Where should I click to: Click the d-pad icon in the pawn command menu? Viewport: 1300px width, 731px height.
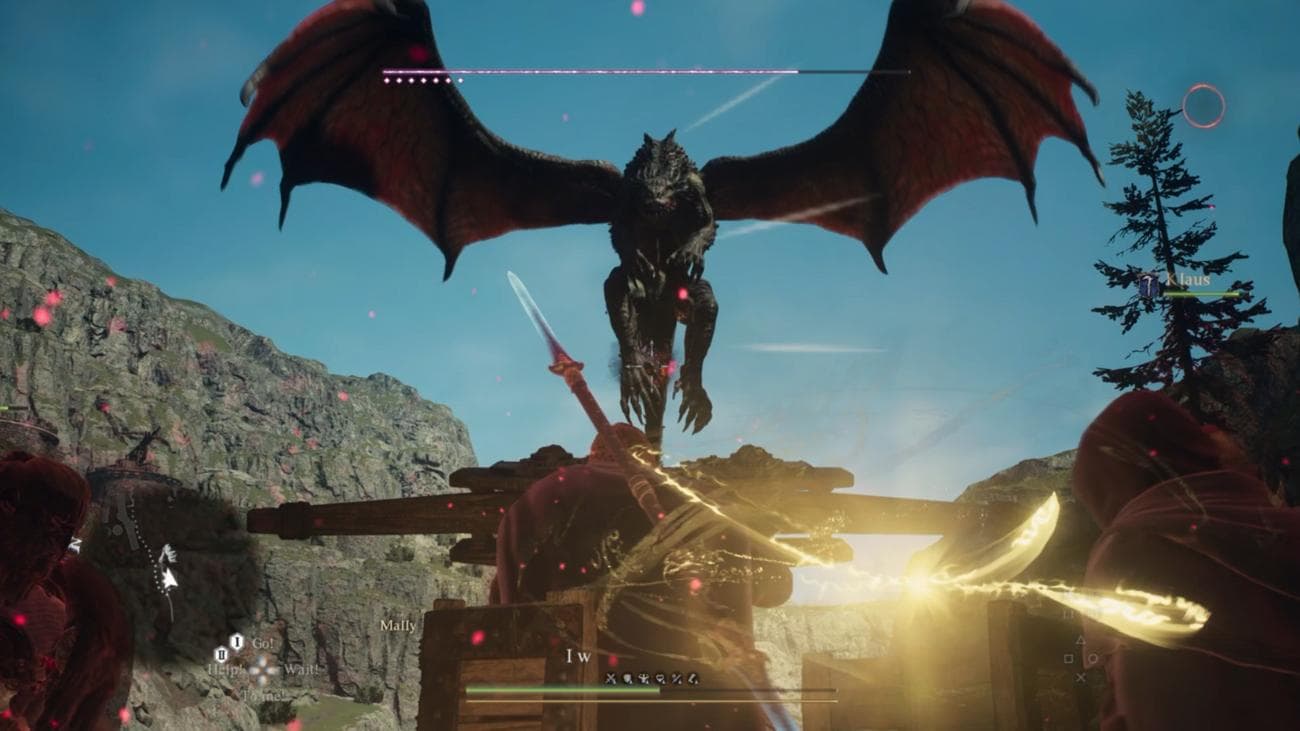[x=261, y=671]
